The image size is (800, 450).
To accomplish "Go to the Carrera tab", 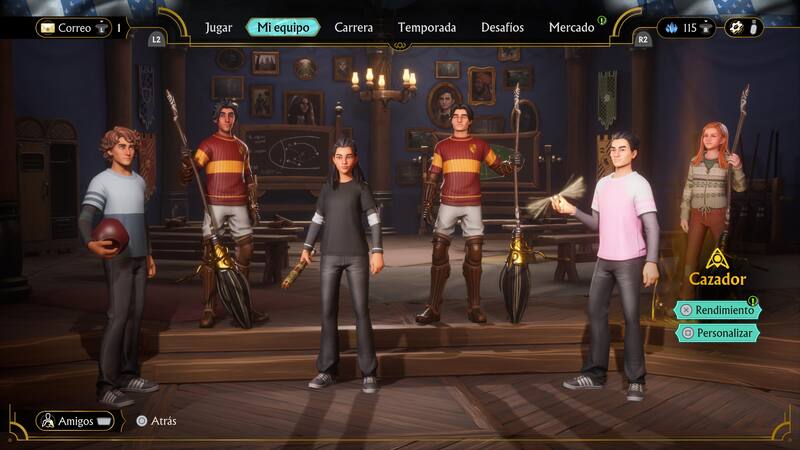I will 354,28.
